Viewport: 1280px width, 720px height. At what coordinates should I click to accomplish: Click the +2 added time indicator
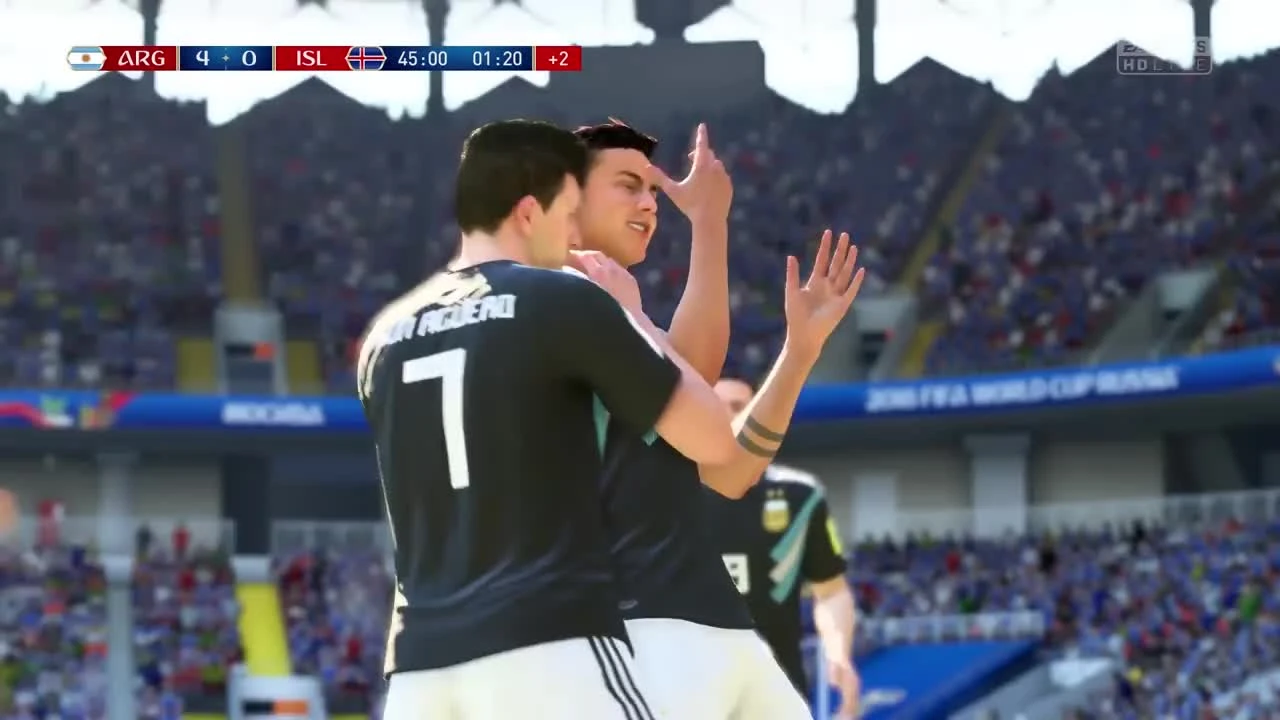[x=558, y=58]
